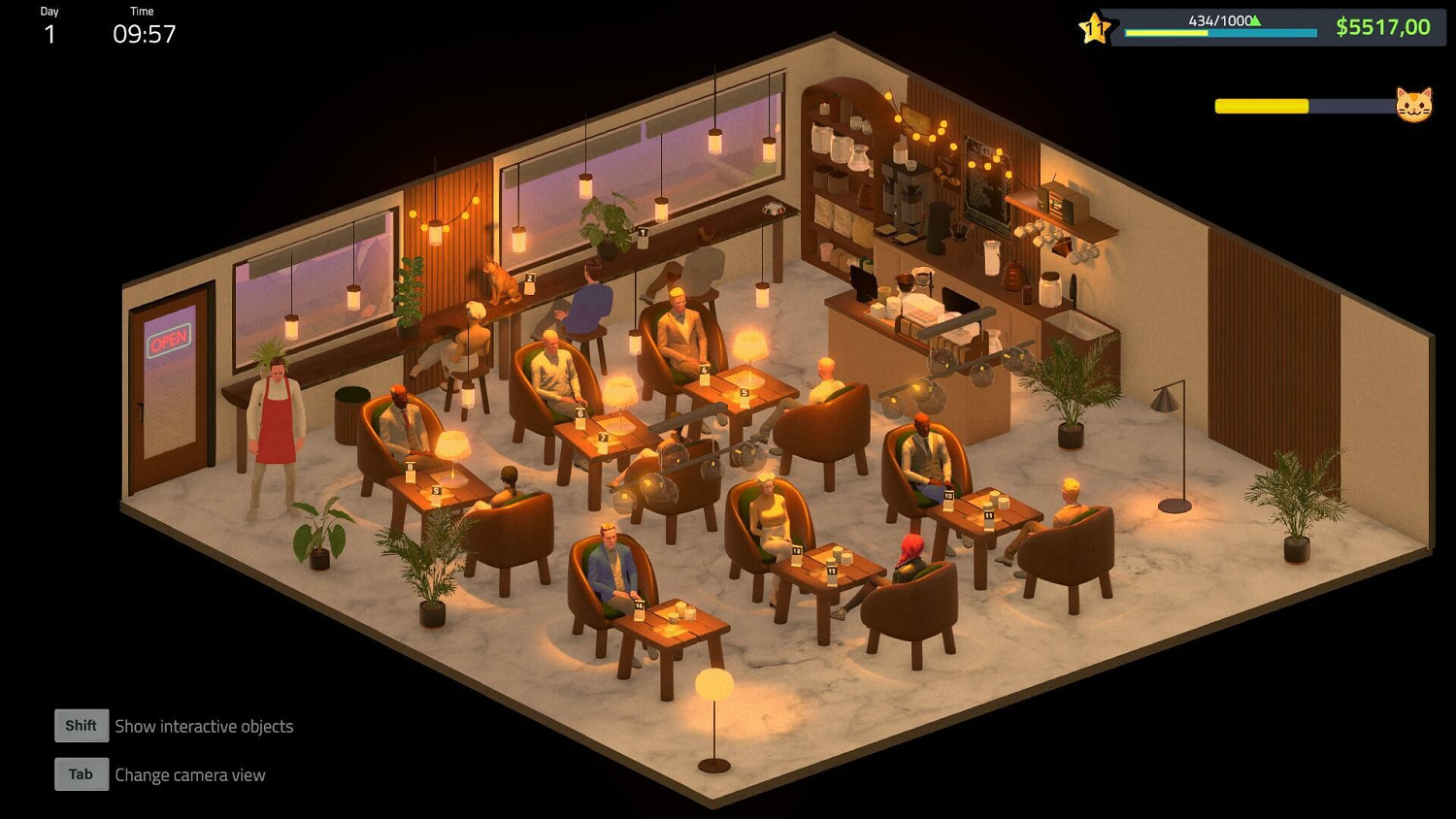Click the Tab hint to change camera view

click(x=81, y=773)
